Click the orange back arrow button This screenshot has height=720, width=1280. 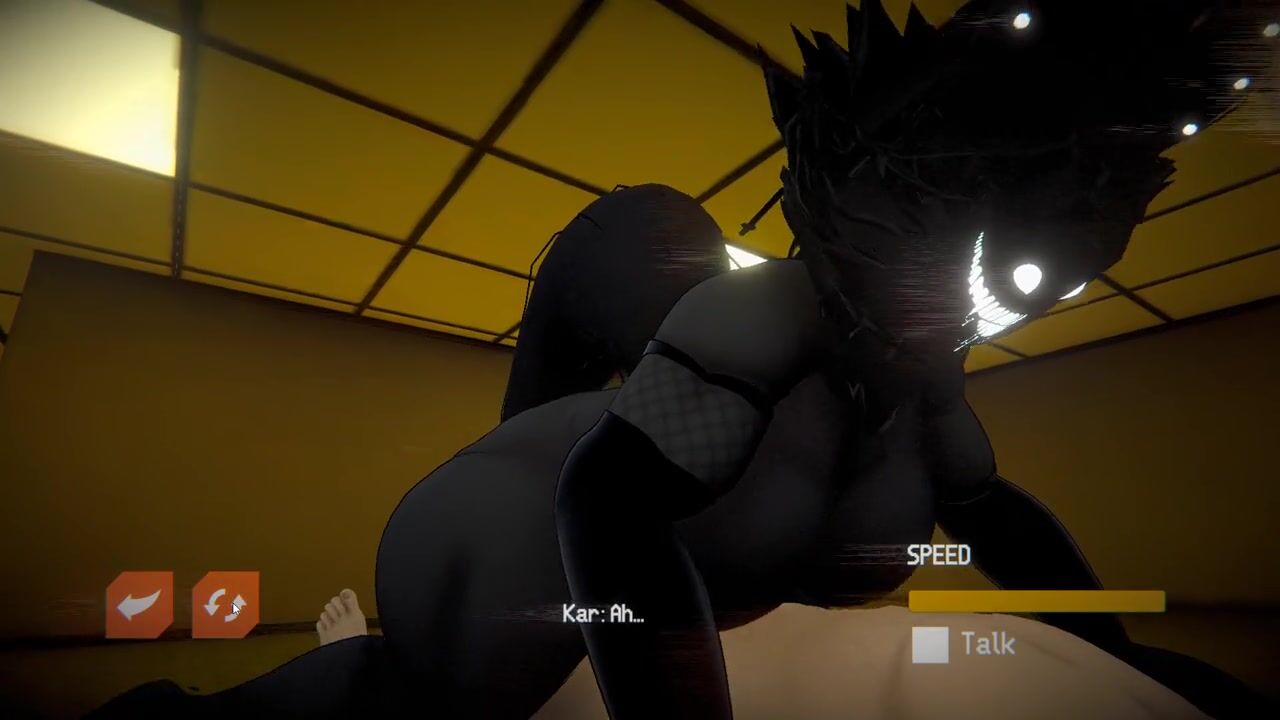pos(139,605)
